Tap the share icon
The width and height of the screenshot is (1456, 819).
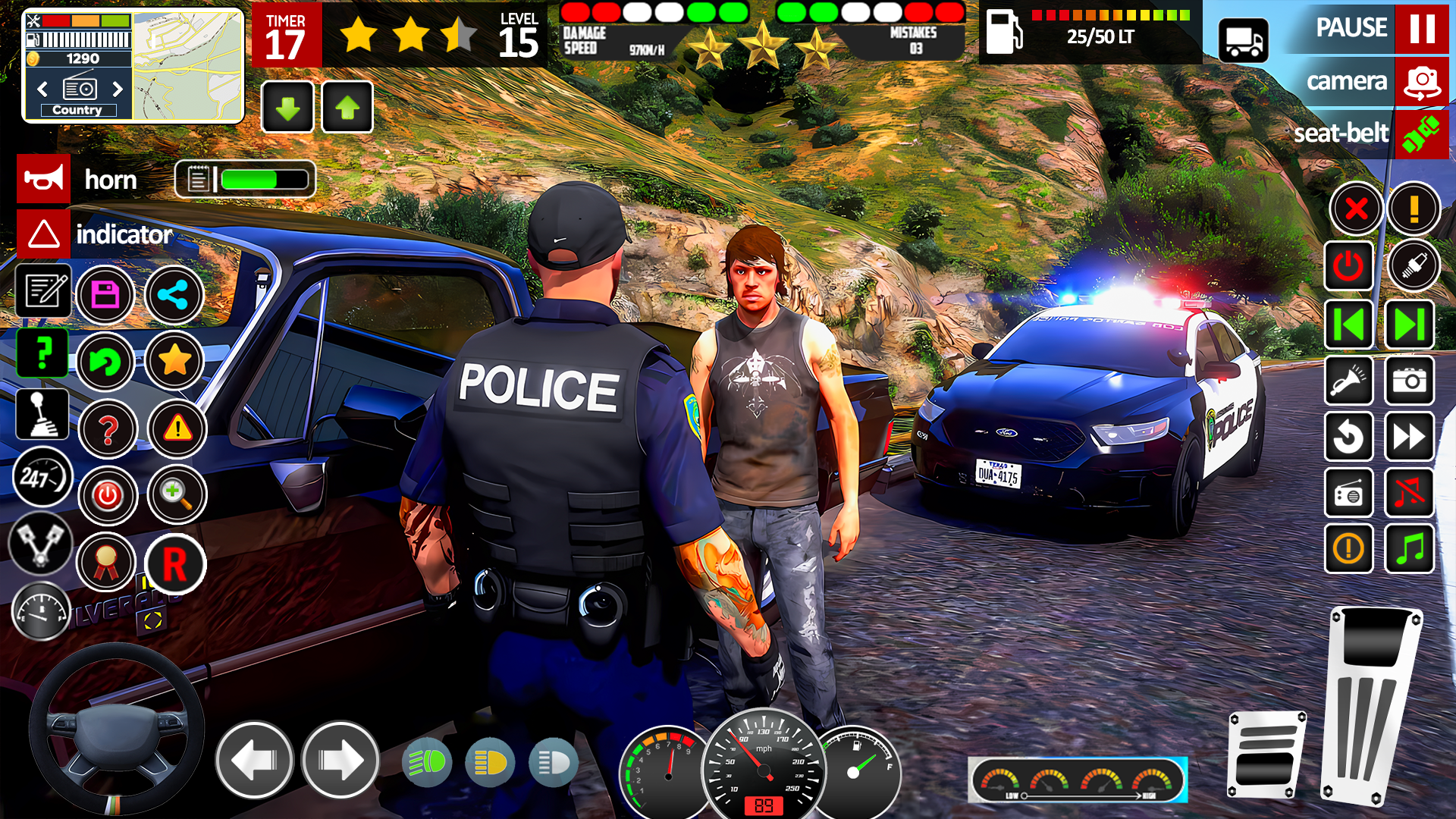pos(174,294)
